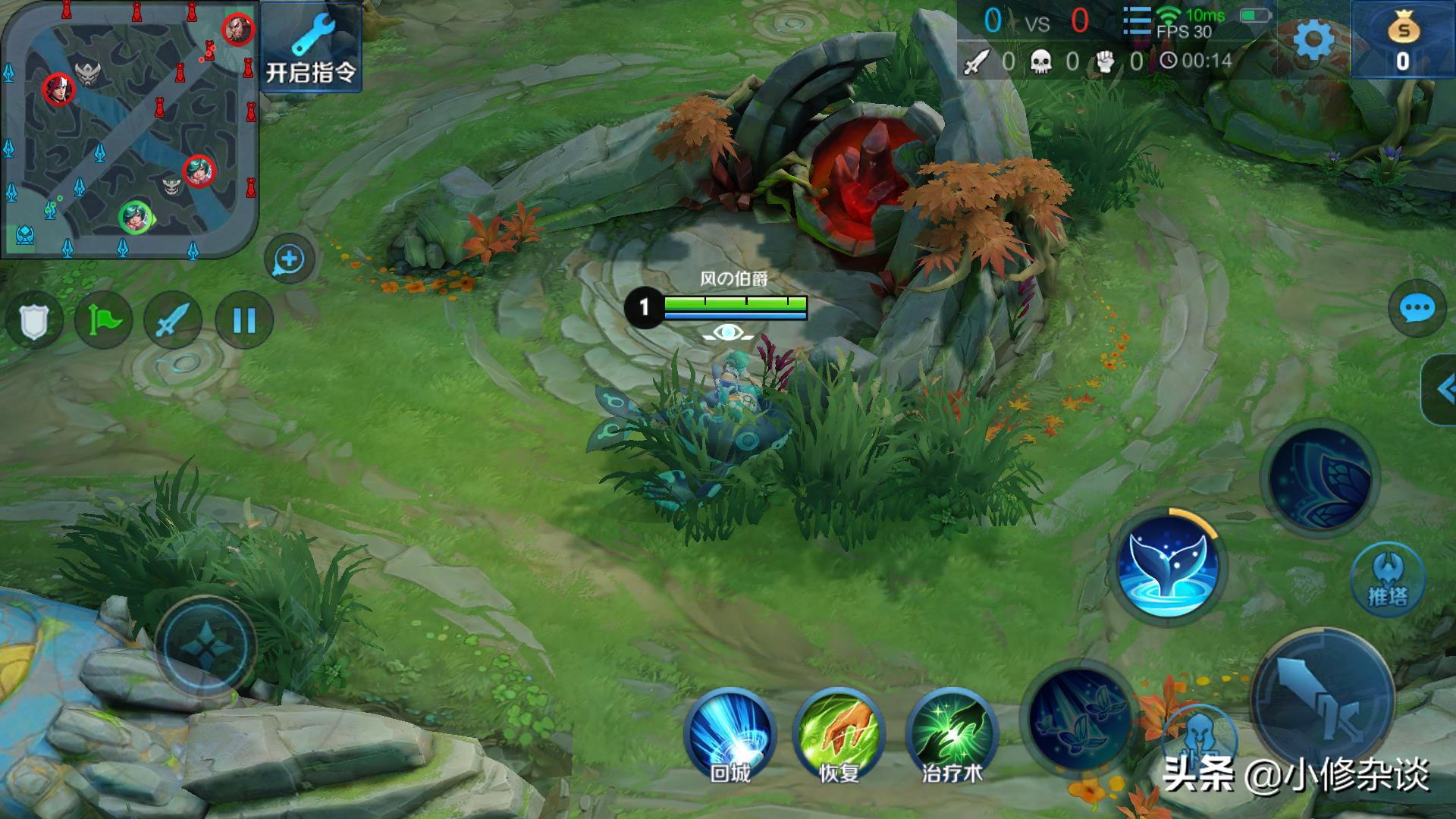Image resolution: width=1456 pixels, height=819 pixels.
Task: Use the butterflies swarm skill
Action: tap(1078, 717)
